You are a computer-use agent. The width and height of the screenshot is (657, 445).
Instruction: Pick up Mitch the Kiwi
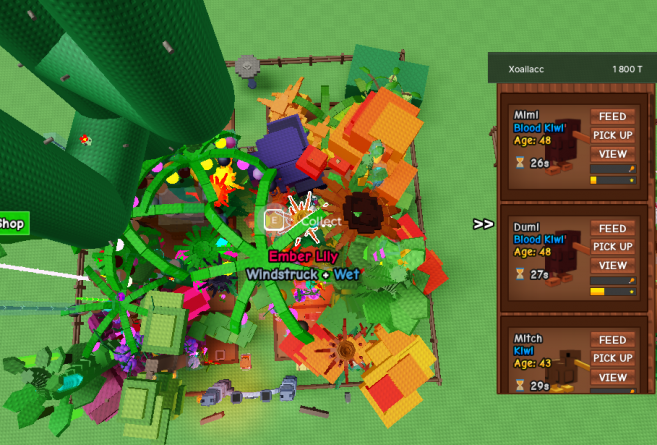(613, 359)
